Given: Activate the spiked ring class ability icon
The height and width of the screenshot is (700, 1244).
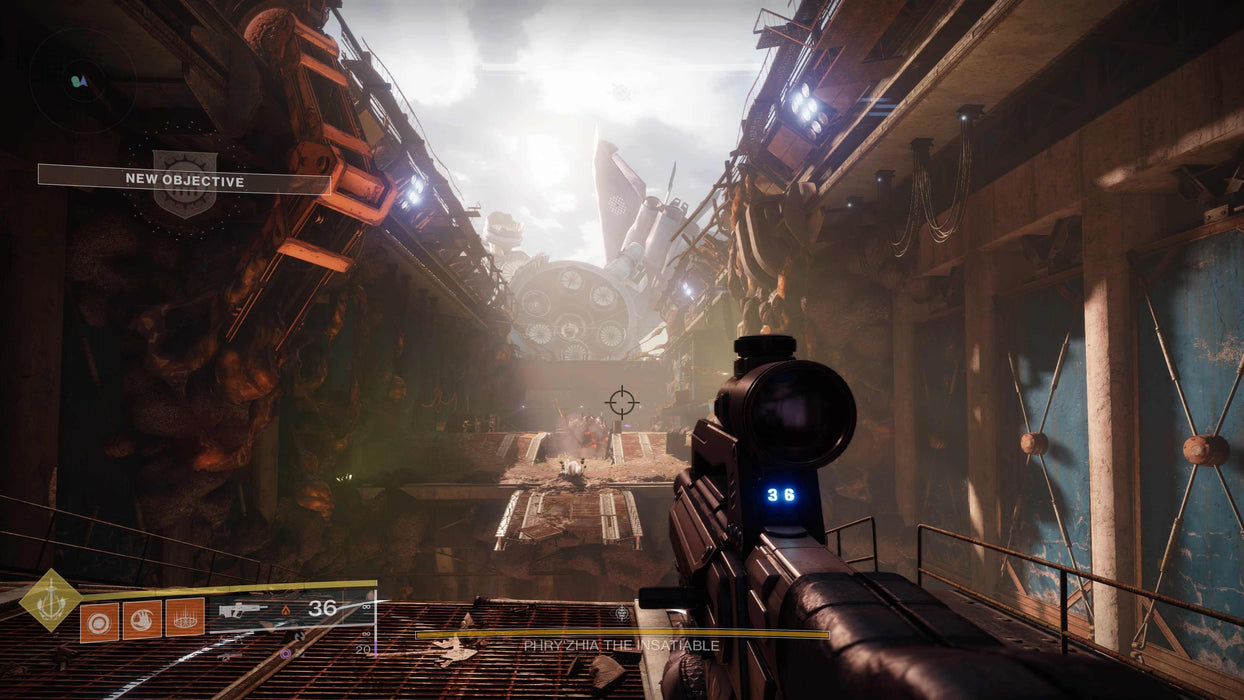Looking at the screenshot, I should 185,618.
